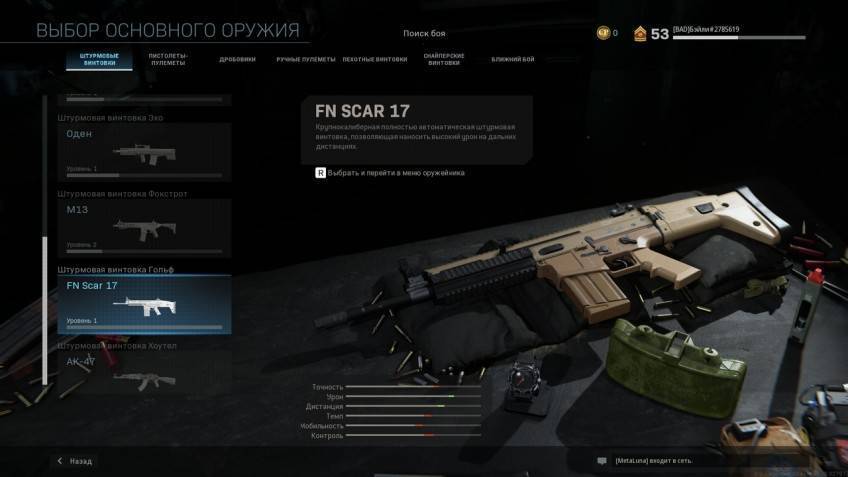Choose the Ближний бой tab
This screenshot has height=477, width=848.
[513, 59]
